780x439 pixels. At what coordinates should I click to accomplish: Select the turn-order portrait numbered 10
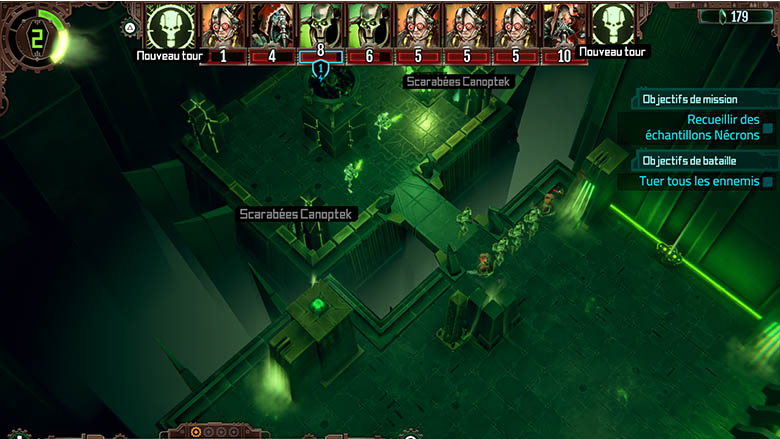pyautogui.click(x=564, y=26)
